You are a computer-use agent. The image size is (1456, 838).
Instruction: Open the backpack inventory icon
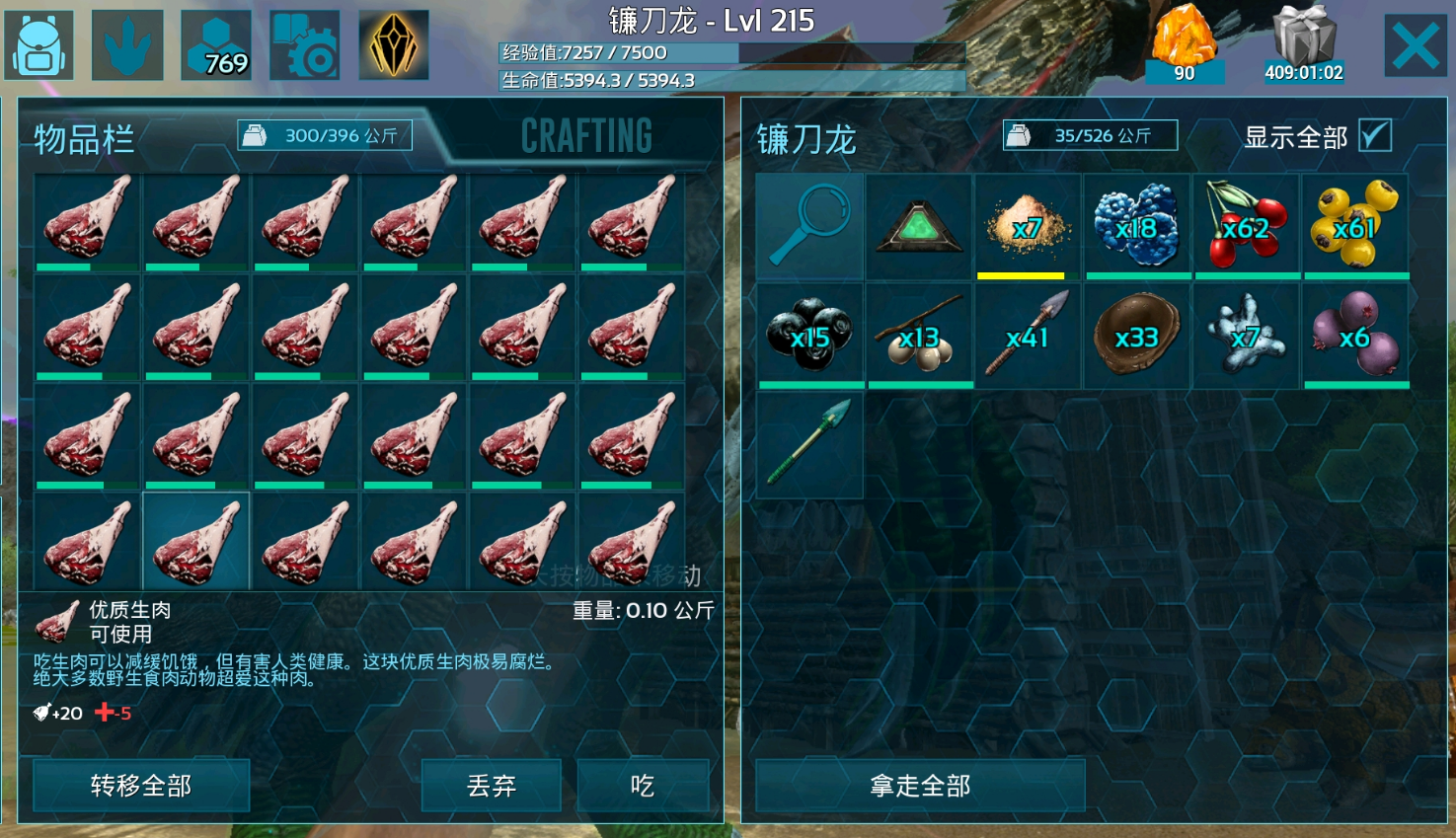[x=38, y=45]
